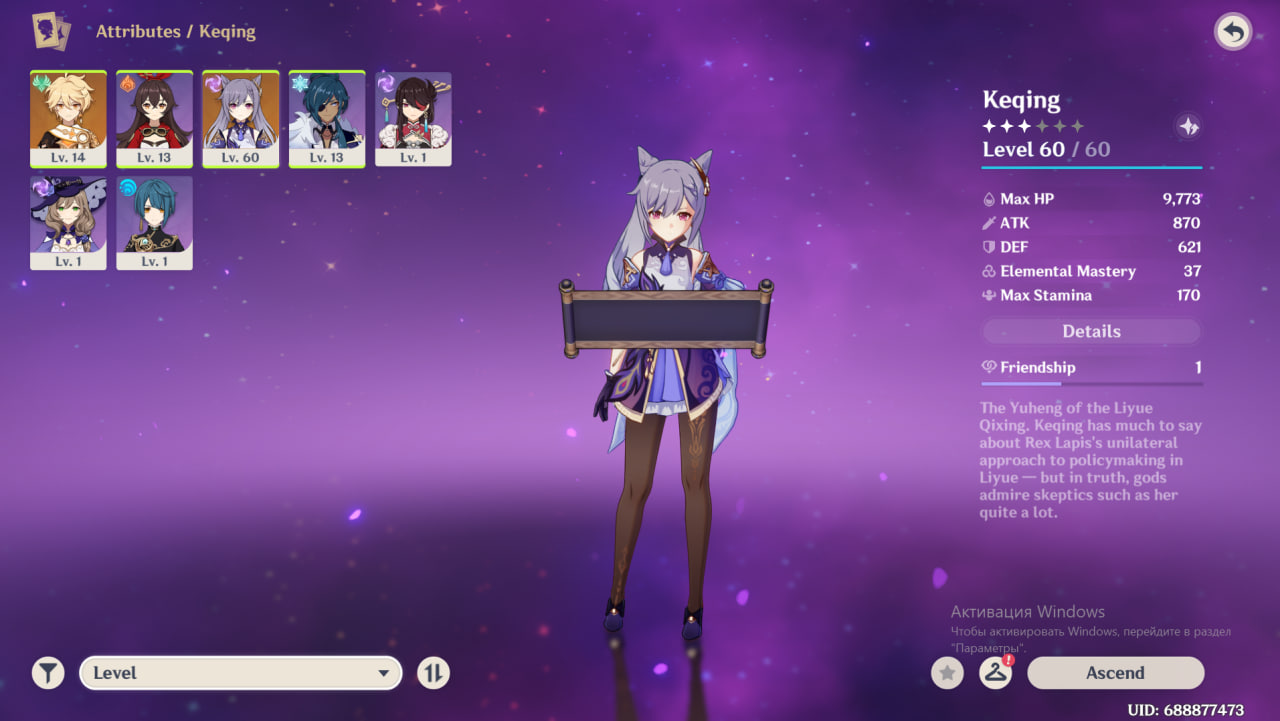Select Keqing's Lv. 60 portrait
1280x721 pixels.
pos(240,118)
